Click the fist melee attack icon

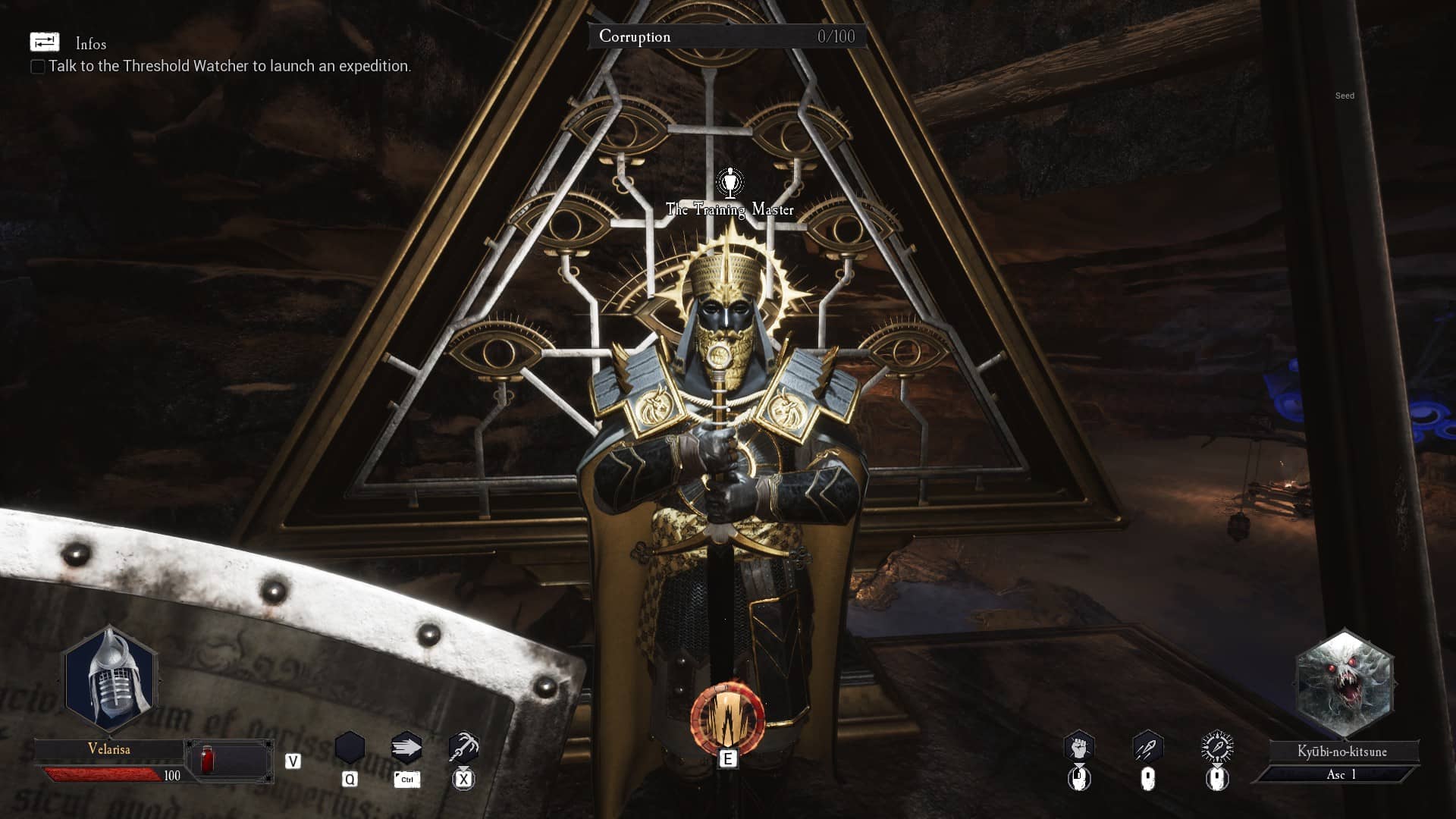[x=1078, y=748]
